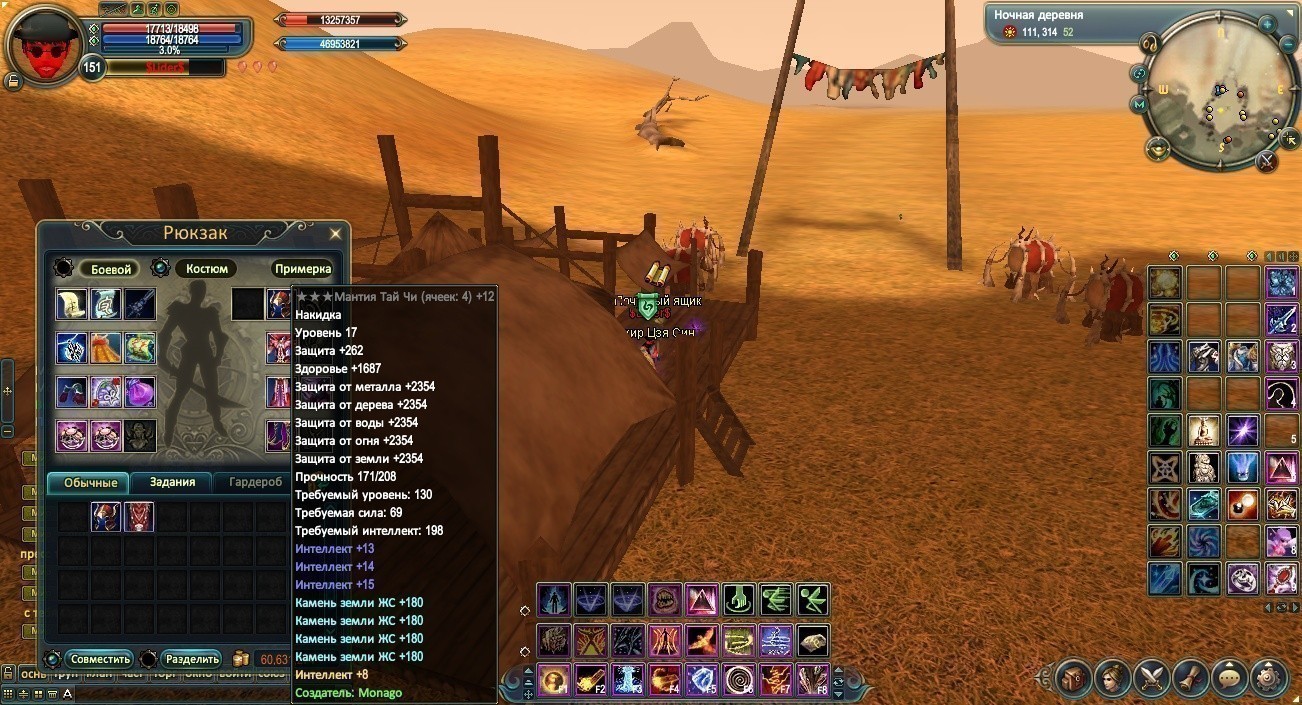Click the Разделить split button
Viewport: 1302px width, 705px height.
192,659
